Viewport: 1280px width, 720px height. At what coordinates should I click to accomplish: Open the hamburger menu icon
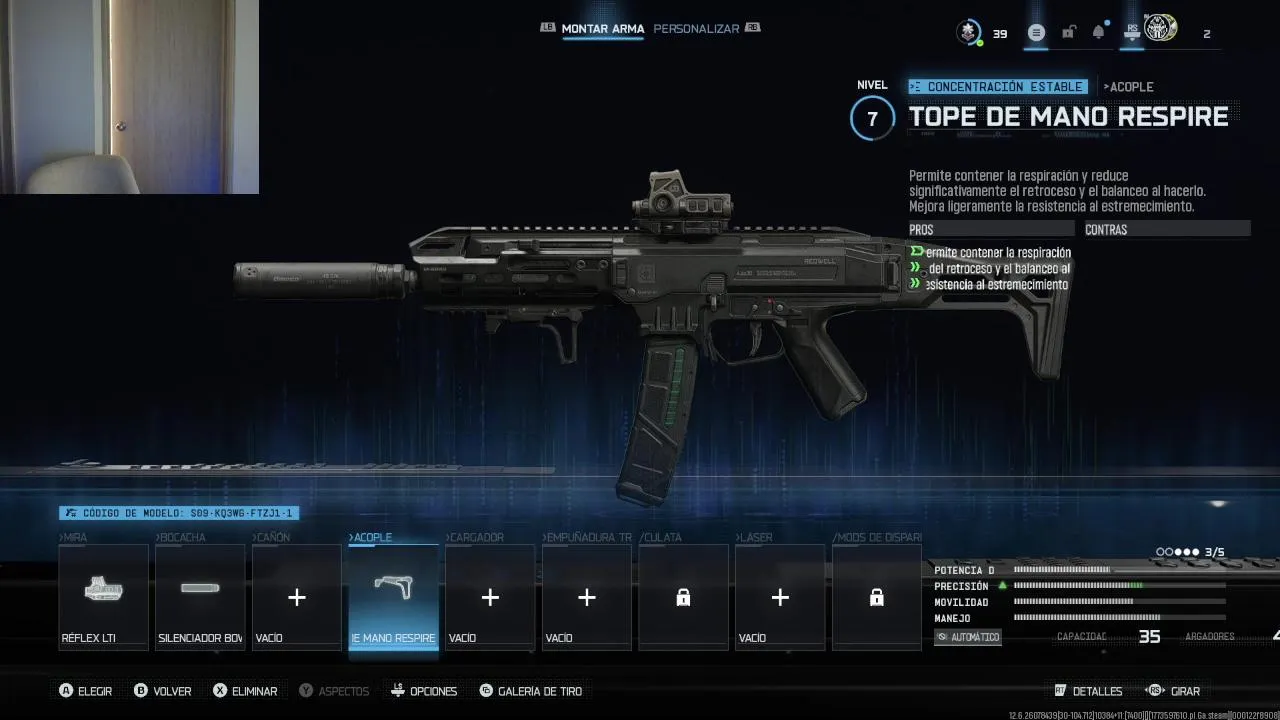click(1036, 33)
